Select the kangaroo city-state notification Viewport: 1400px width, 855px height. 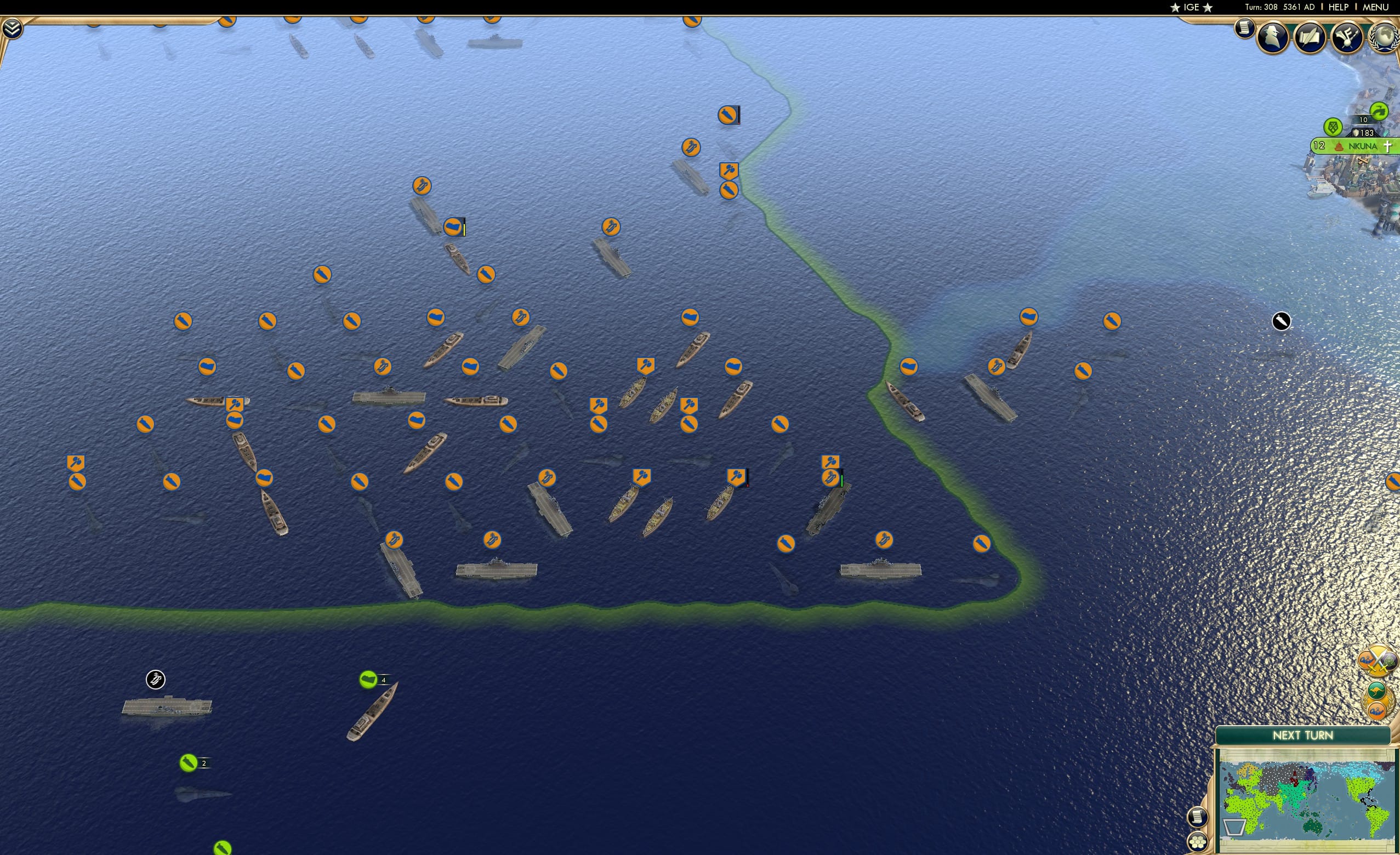pos(1378,691)
